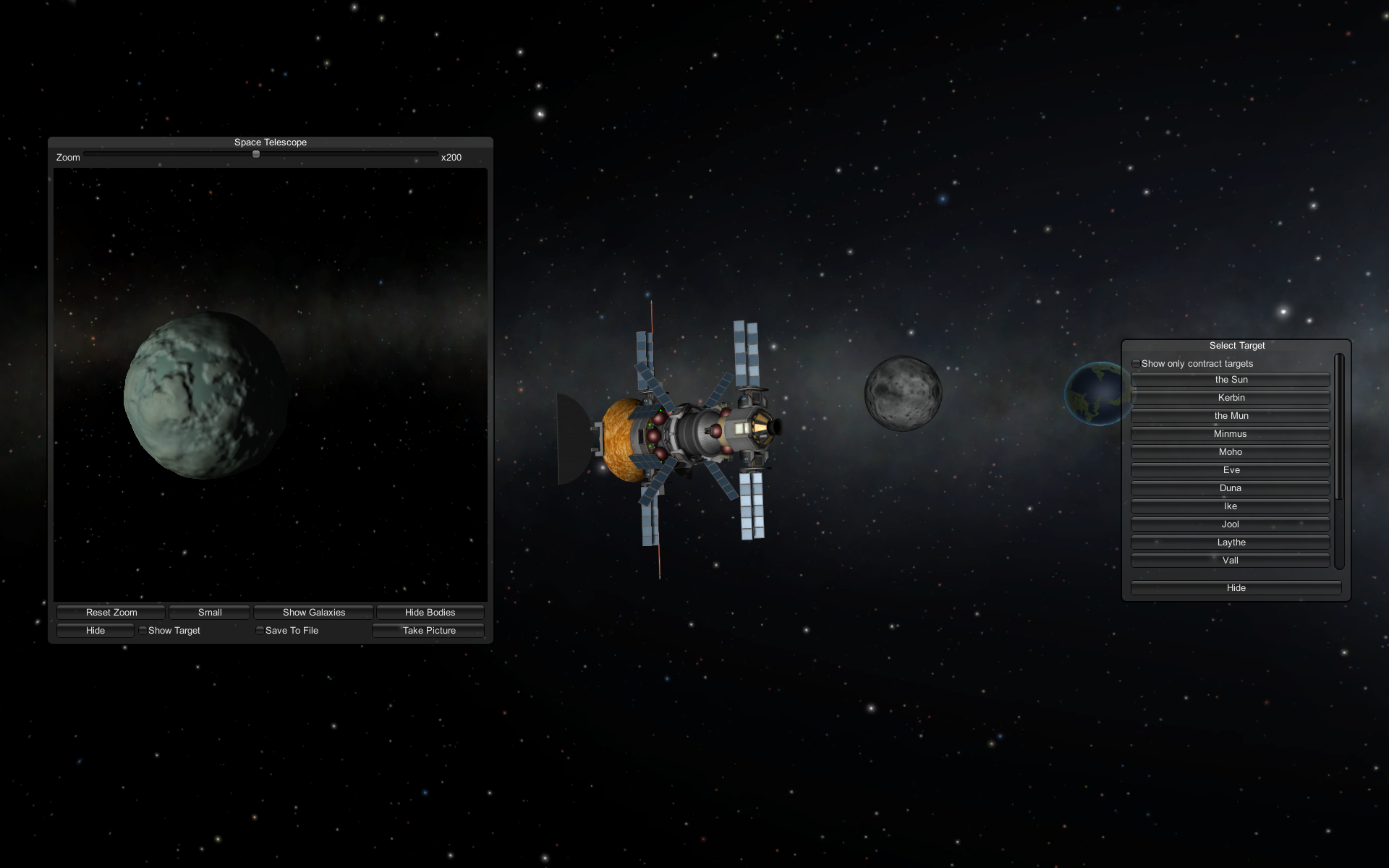Toggle the Show Target checkbox
The image size is (1389, 868).
pos(143,631)
